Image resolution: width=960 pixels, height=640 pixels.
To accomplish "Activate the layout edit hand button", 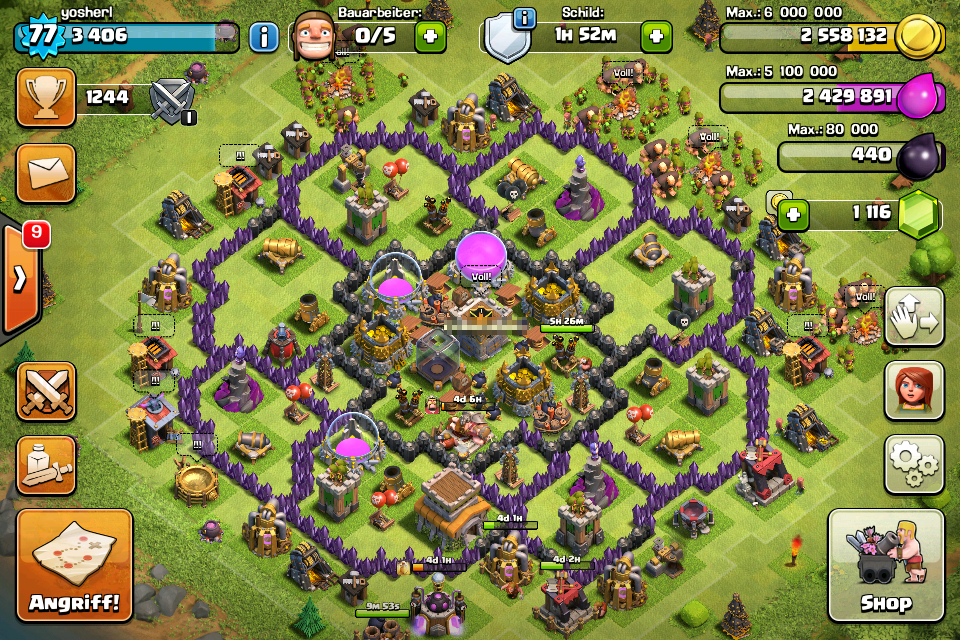I will click(x=913, y=318).
